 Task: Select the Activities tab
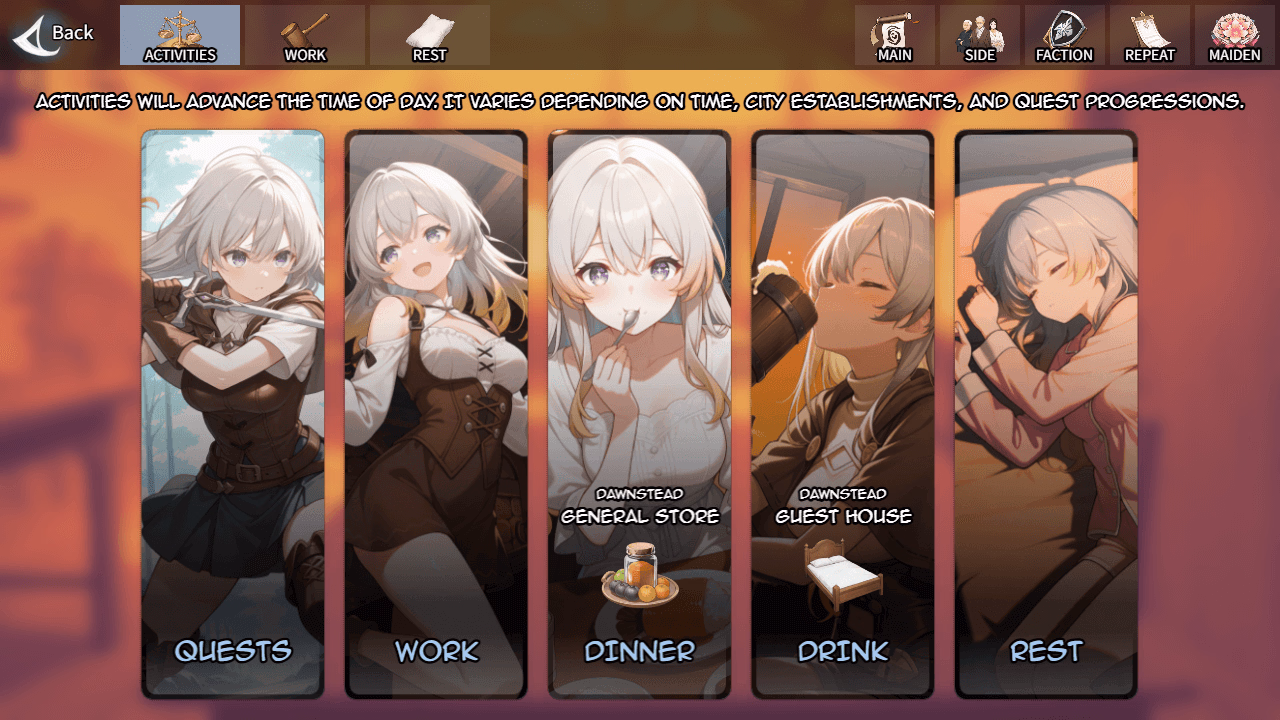(180, 36)
